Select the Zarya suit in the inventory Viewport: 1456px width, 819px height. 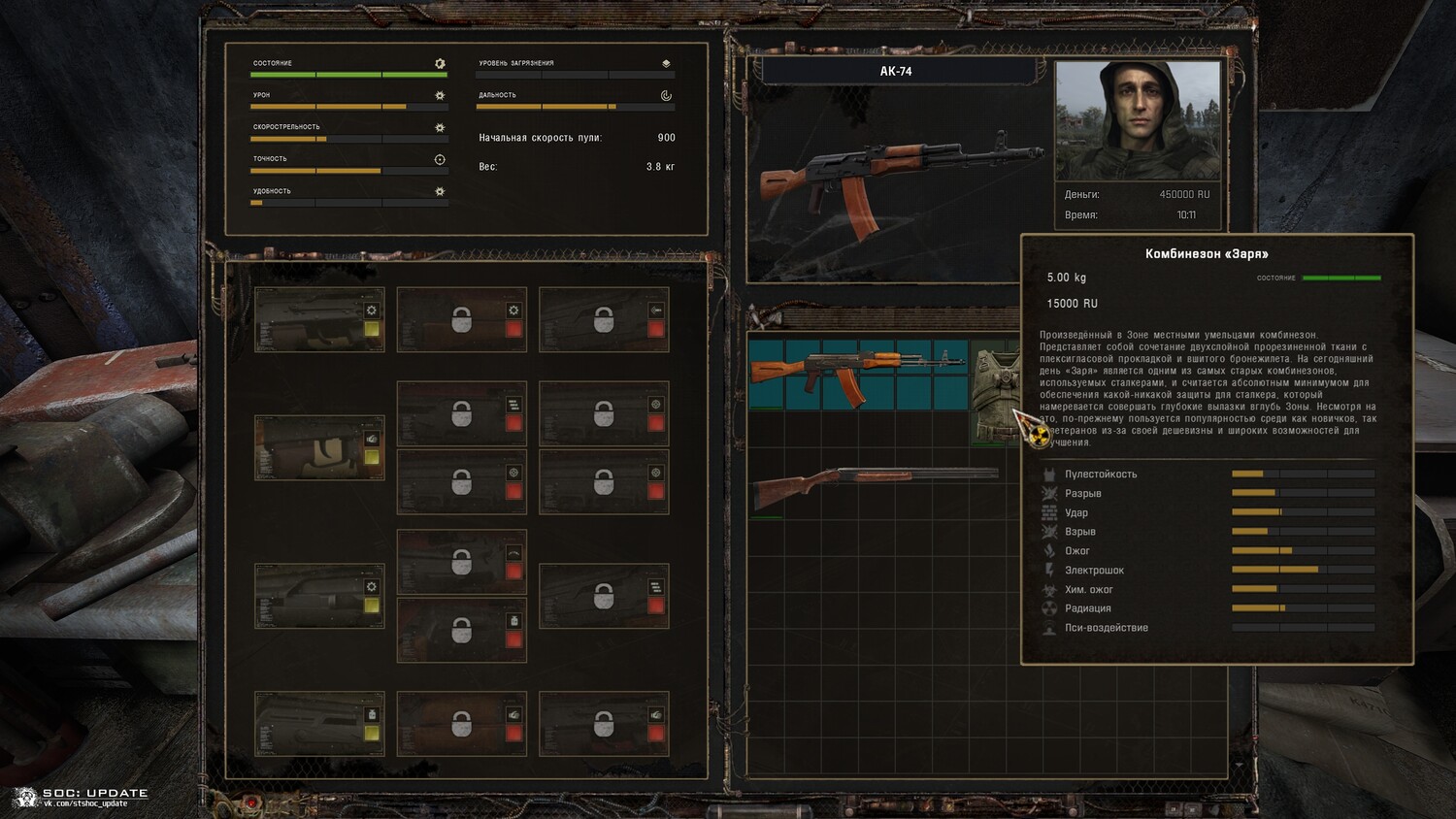(x=994, y=392)
